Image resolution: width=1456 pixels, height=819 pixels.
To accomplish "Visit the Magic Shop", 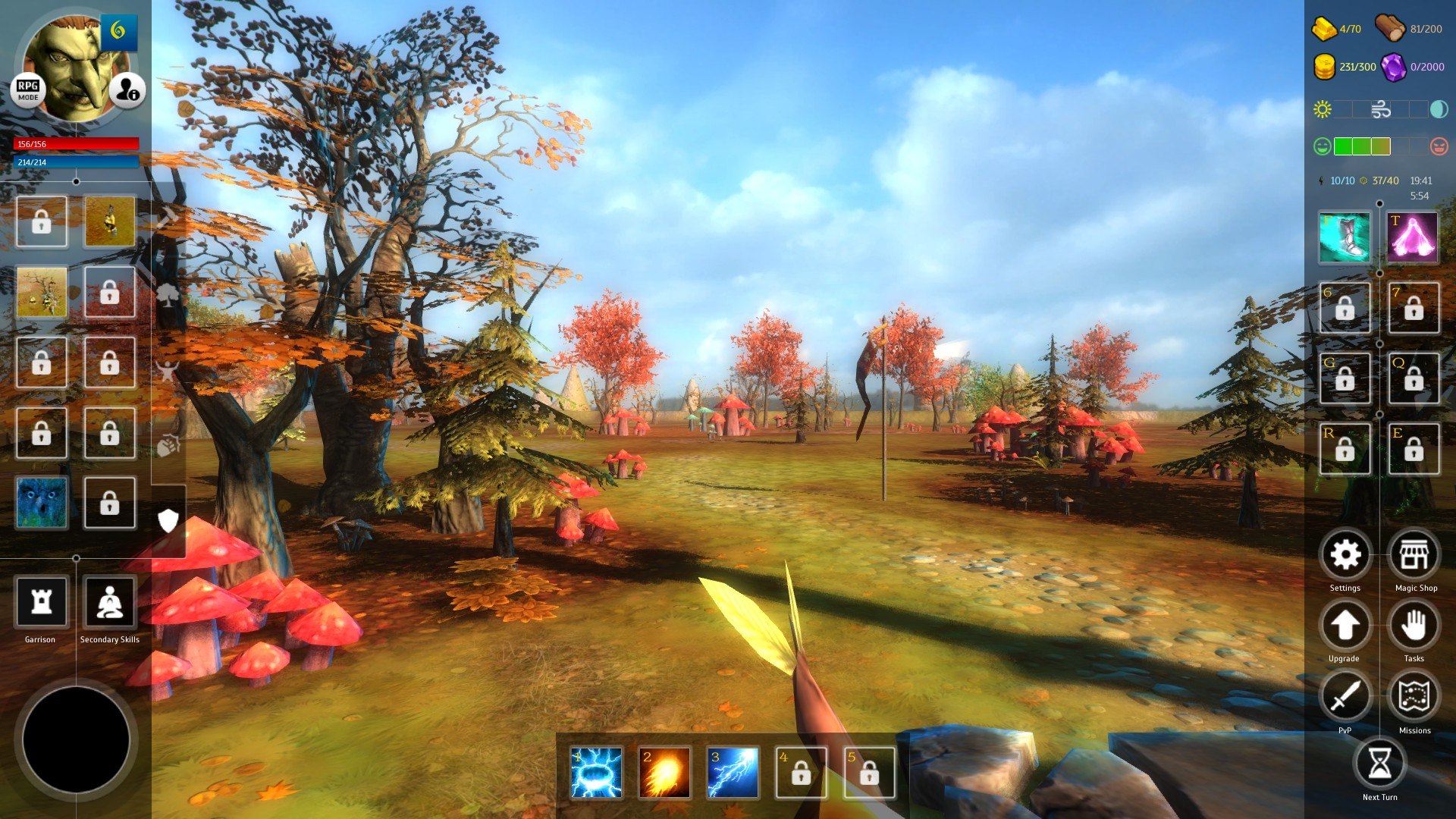I will pos(1414,555).
